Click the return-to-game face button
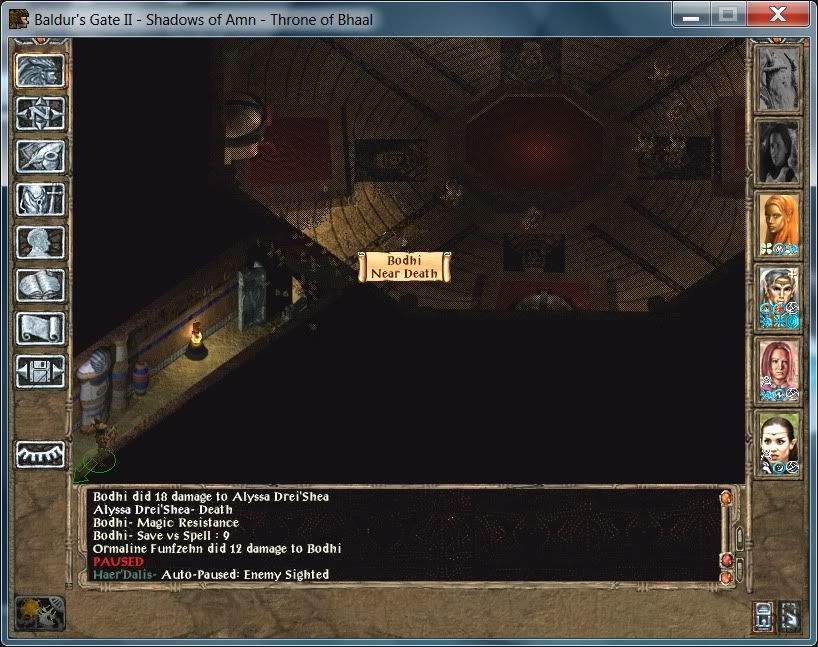 [x=41, y=70]
